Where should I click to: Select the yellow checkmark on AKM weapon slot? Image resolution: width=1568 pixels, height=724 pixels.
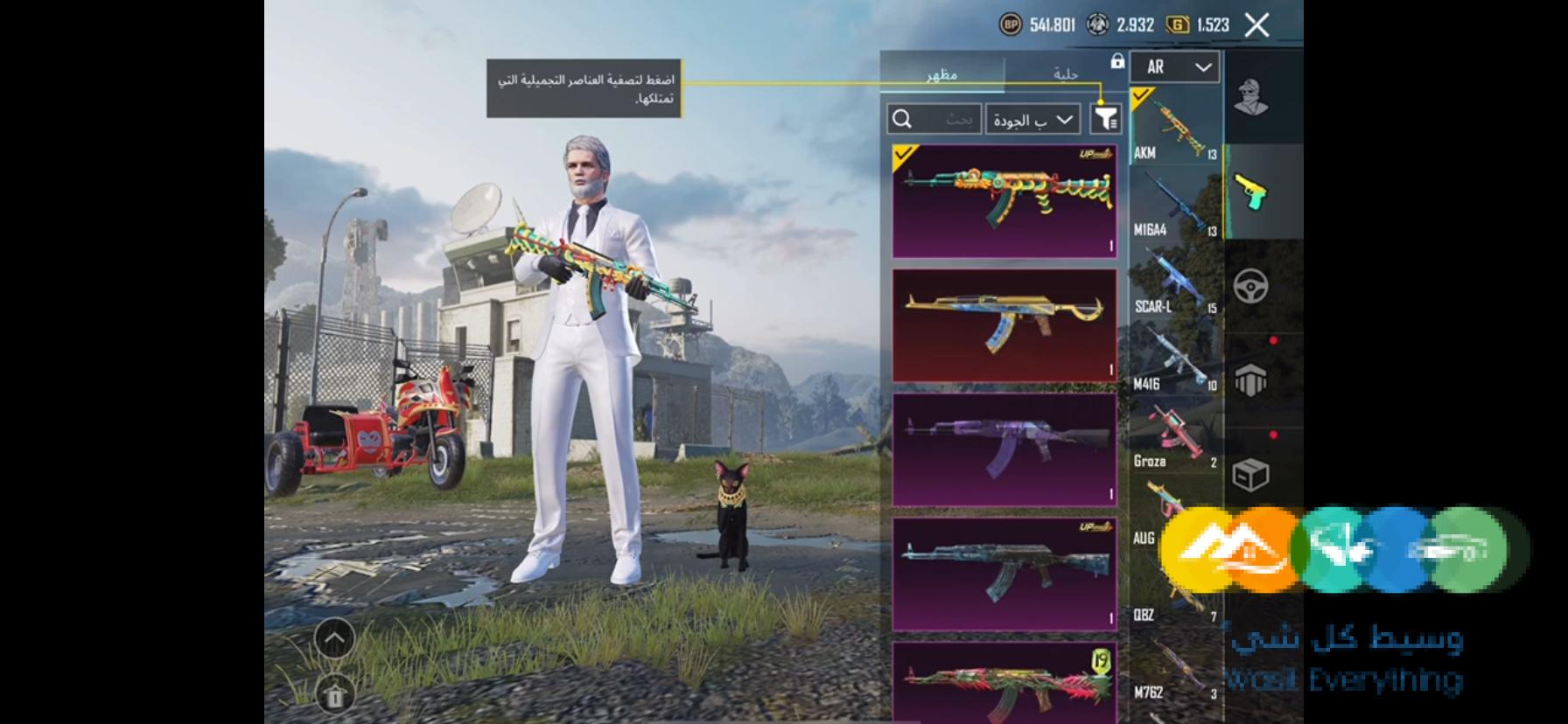pyautogui.click(x=1139, y=99)
